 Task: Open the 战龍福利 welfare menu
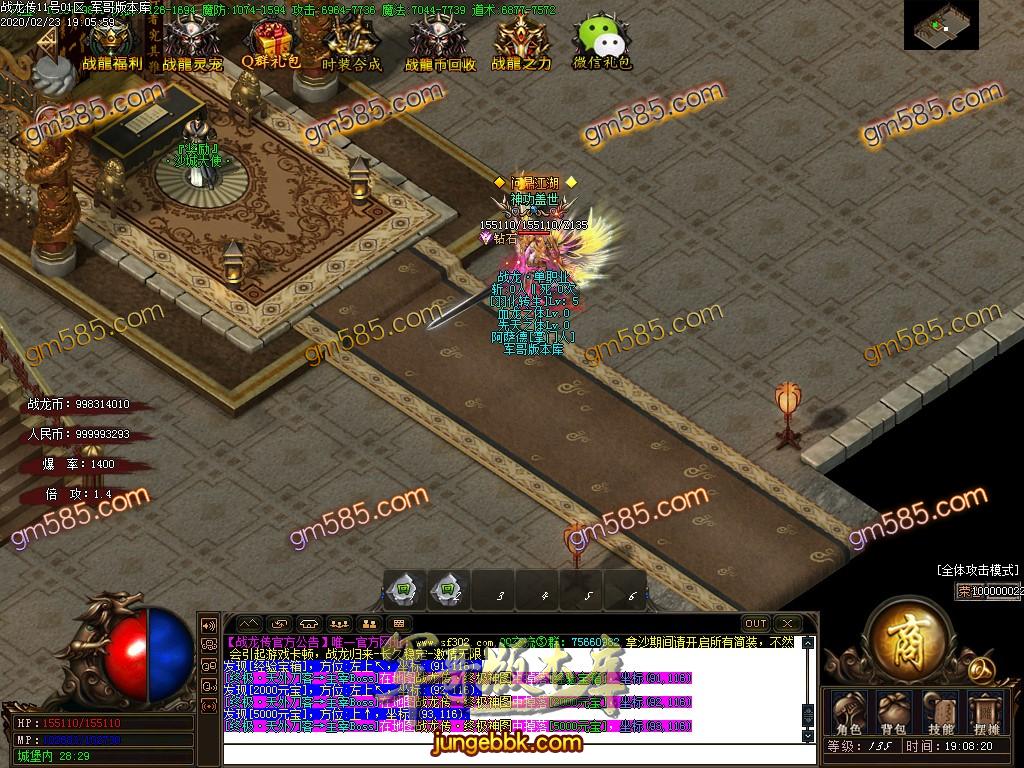point(111,45)
